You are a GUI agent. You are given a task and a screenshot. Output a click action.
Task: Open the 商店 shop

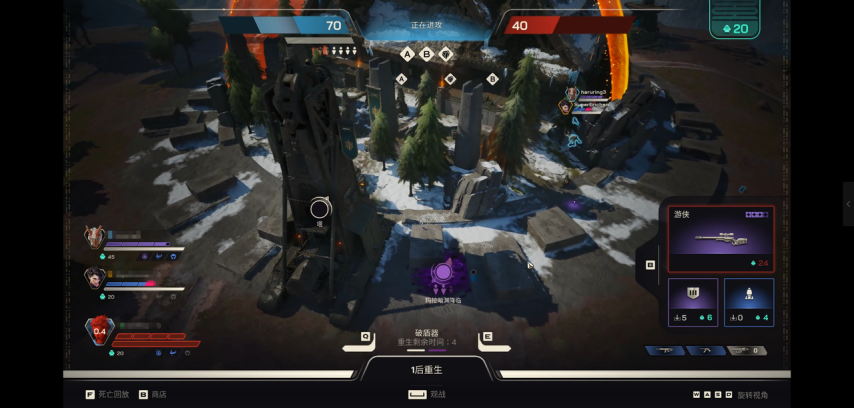pos(152,394)
